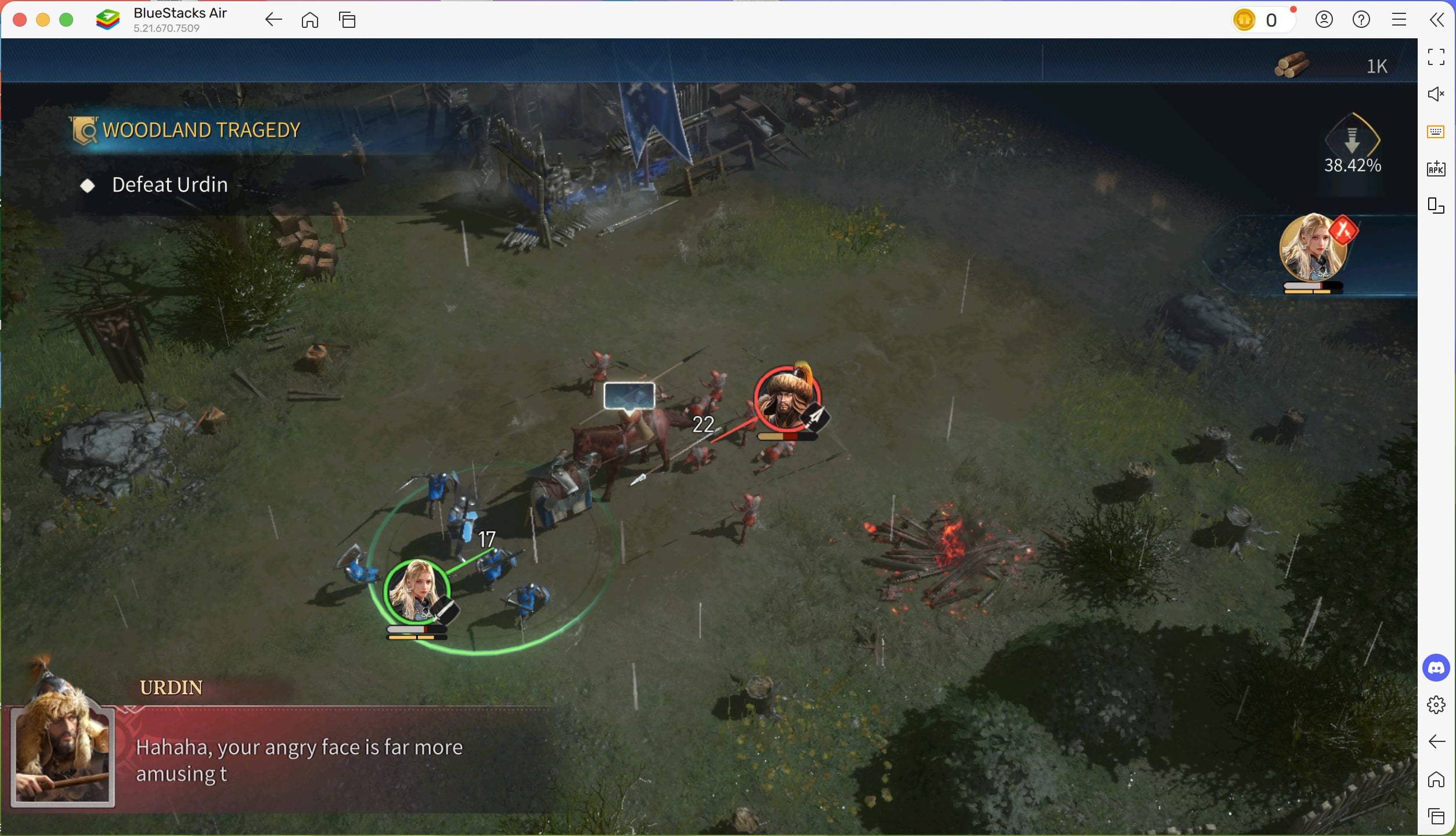Image resolution: width=1456 pixels, height=836 pixels.
Task: Click the account profile icon
Action: click(1324, 19)
